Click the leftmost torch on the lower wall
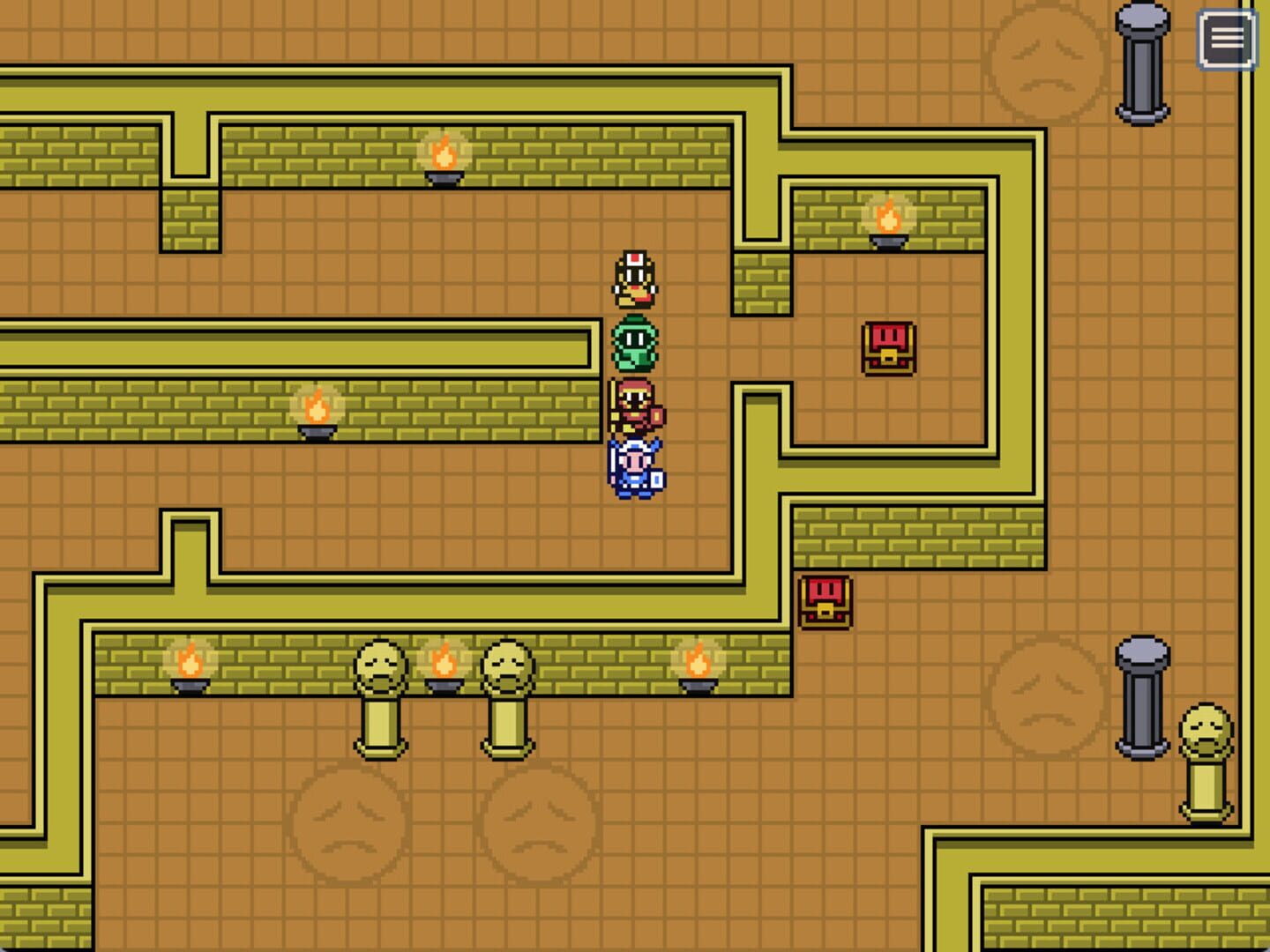The height and width of the screenshot is (952, 1270). pos(188,667)
